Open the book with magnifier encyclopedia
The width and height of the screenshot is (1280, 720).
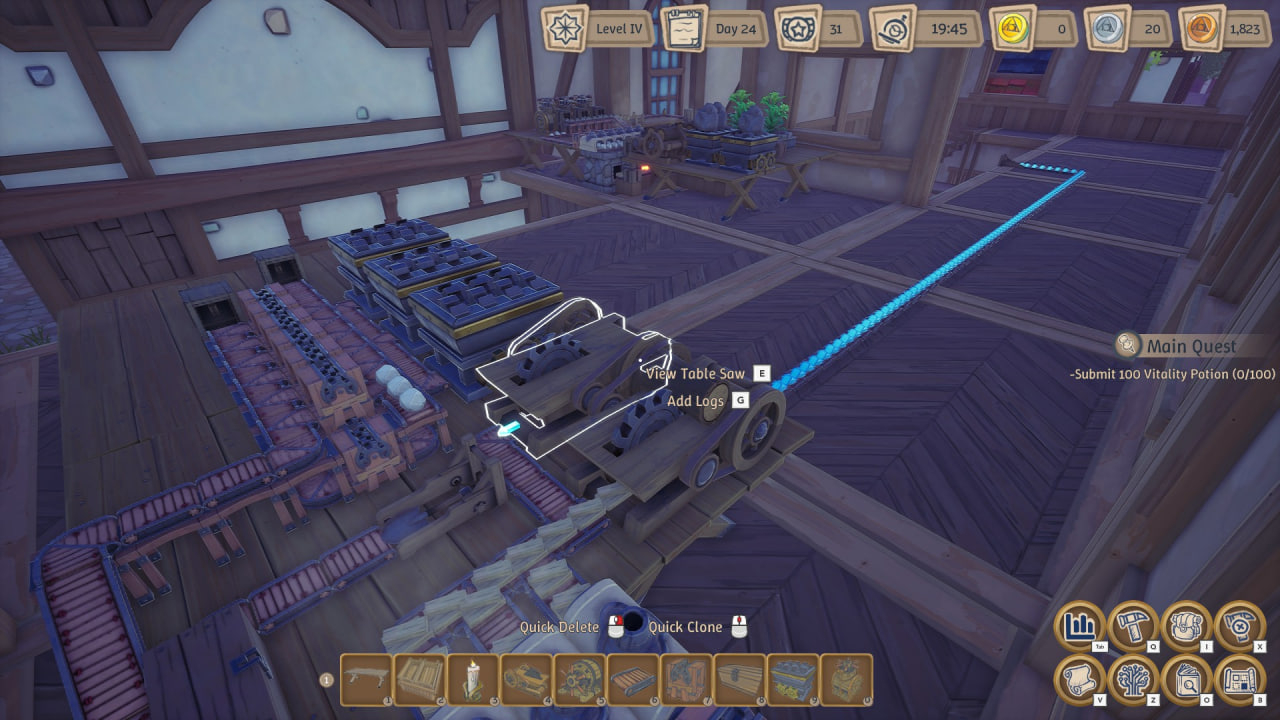coord(1186,680)
